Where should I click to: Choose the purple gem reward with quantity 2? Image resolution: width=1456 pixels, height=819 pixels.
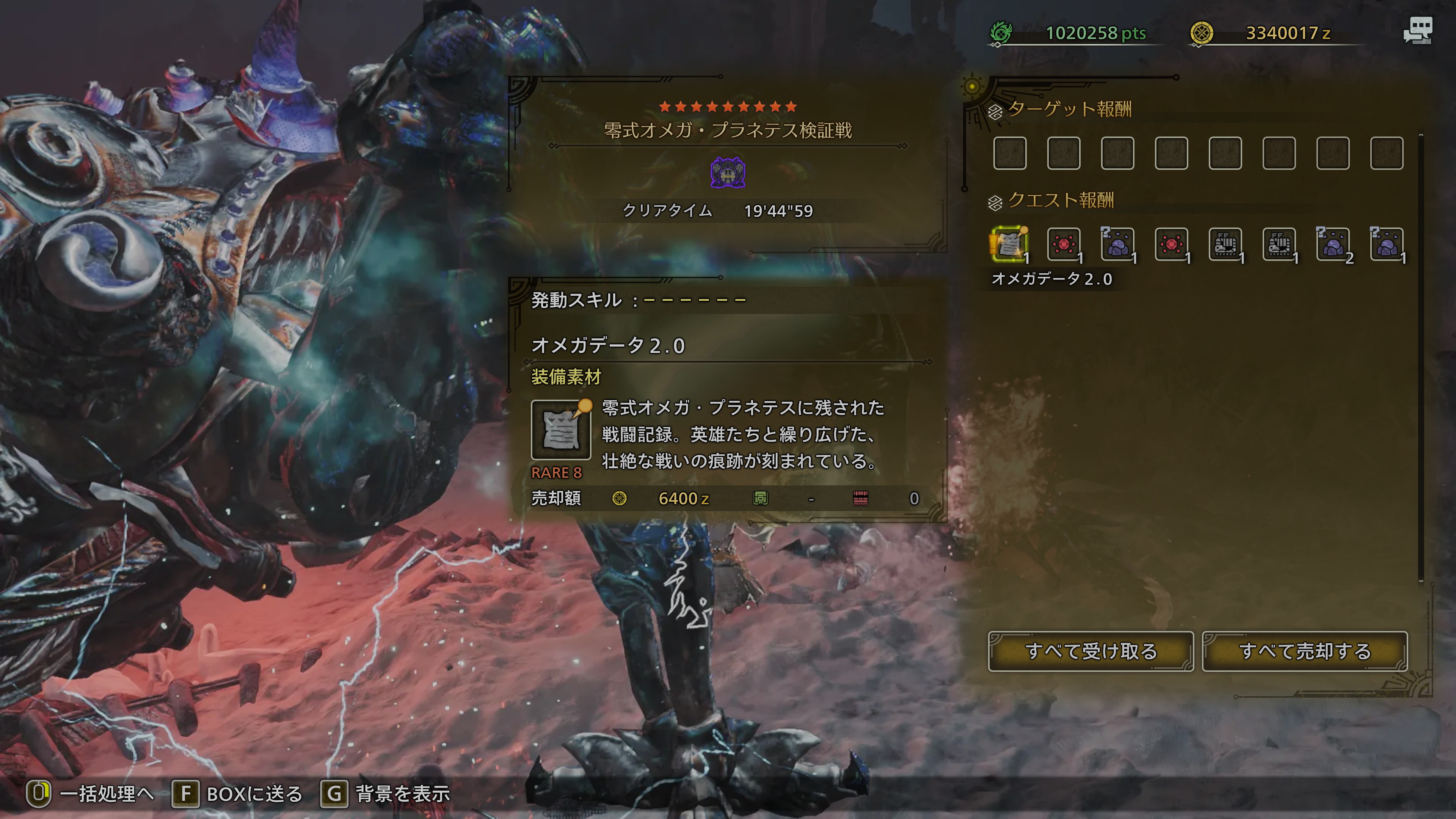tap(1333, 244)
